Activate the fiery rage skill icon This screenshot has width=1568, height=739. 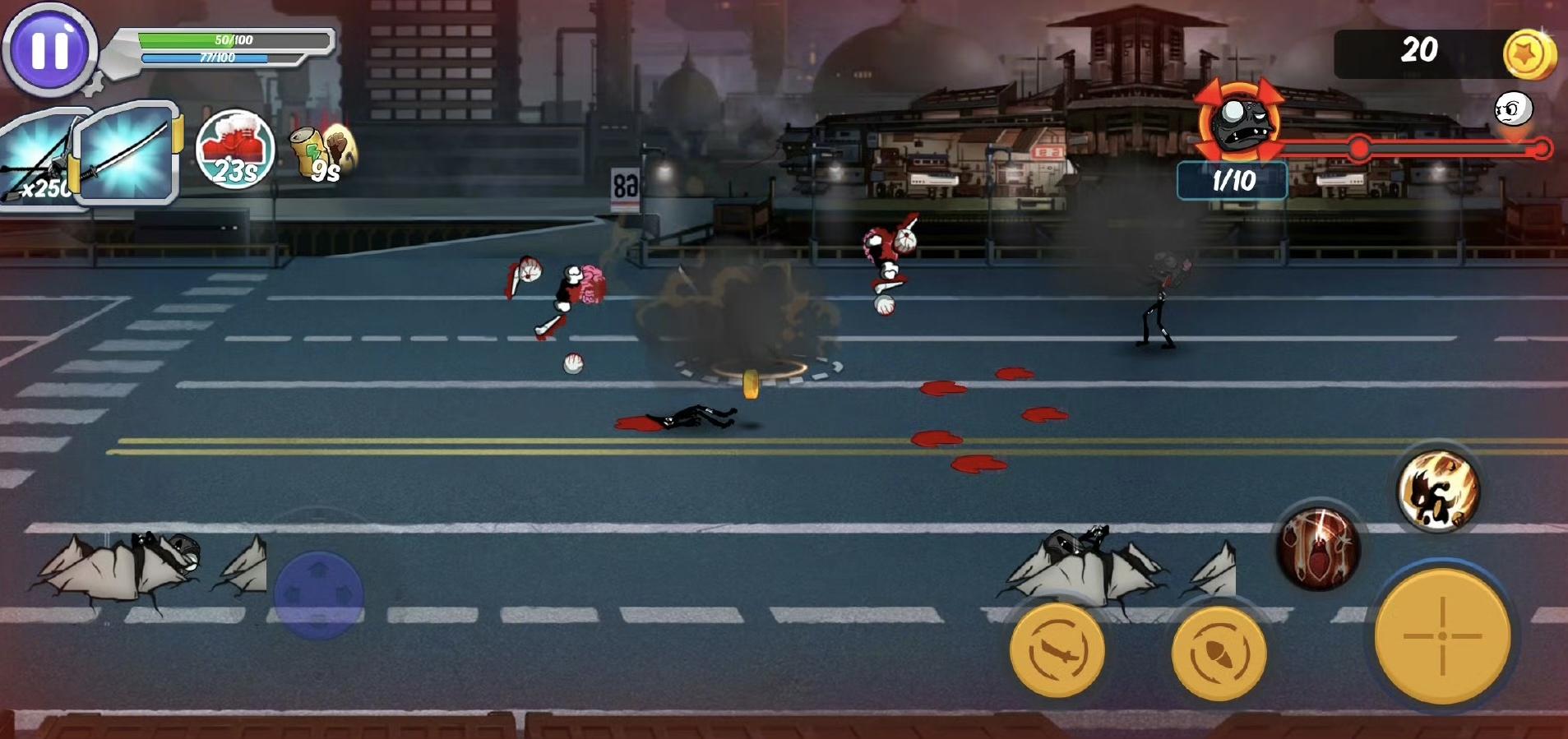point(1439,491)
